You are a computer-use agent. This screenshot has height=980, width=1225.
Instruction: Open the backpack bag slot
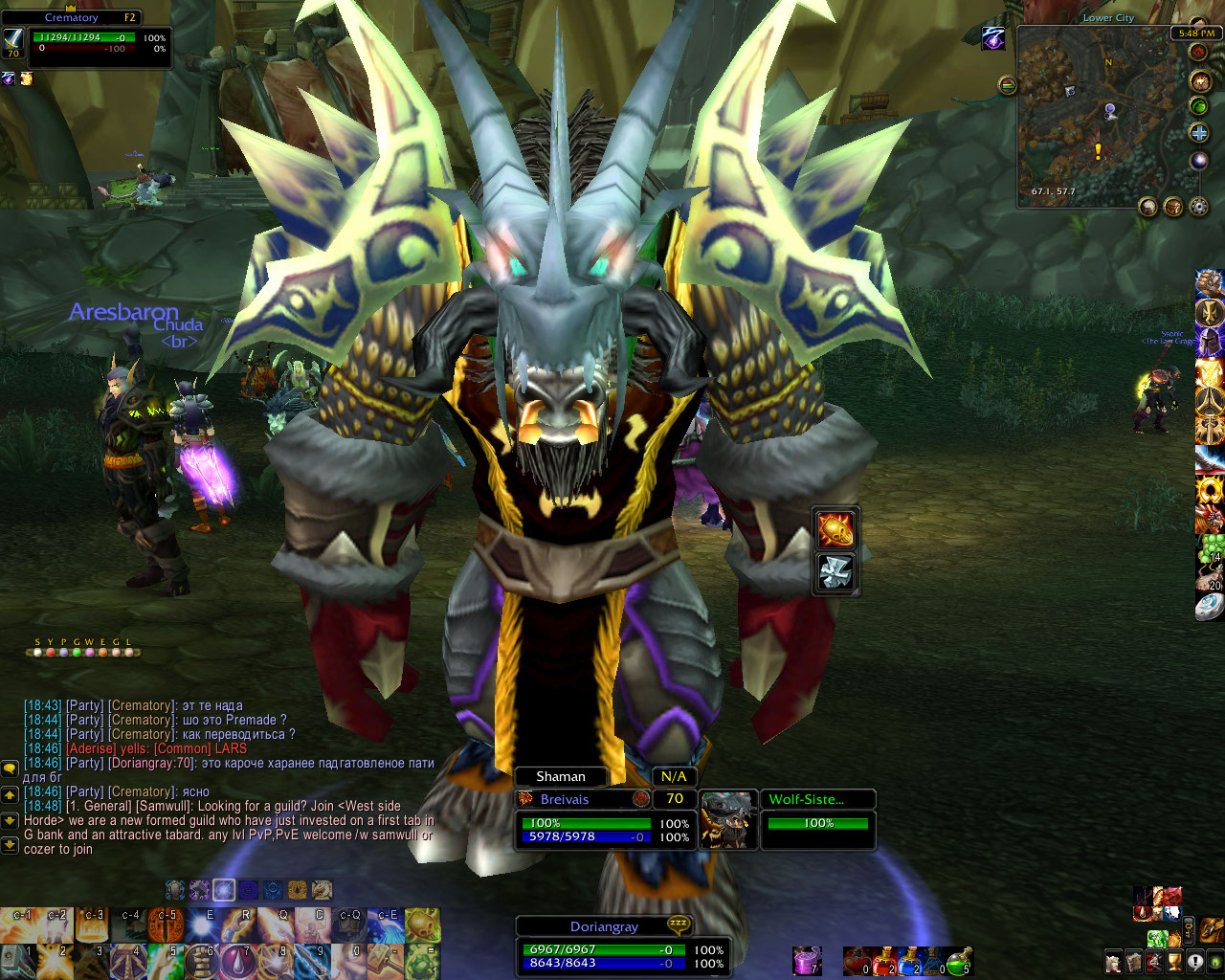pos(1211,928)
